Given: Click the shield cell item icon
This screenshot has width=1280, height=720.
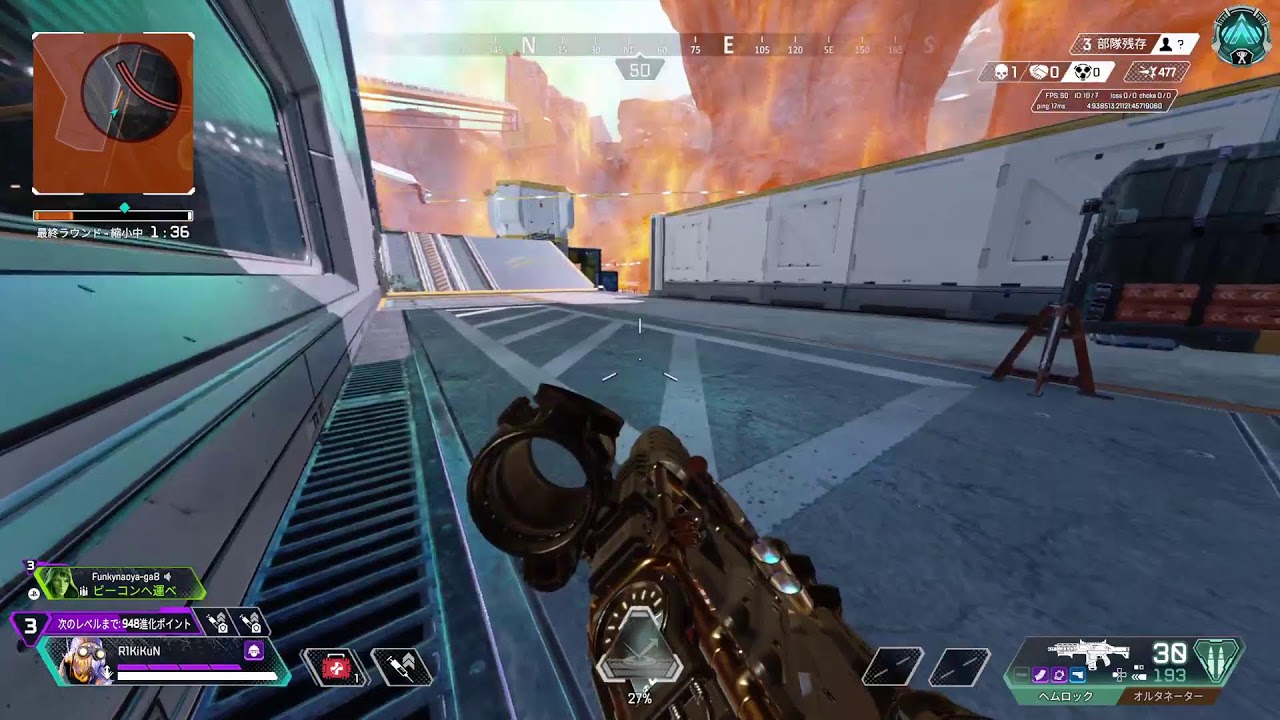Looking at the screenshot, I should pos(401,666).
